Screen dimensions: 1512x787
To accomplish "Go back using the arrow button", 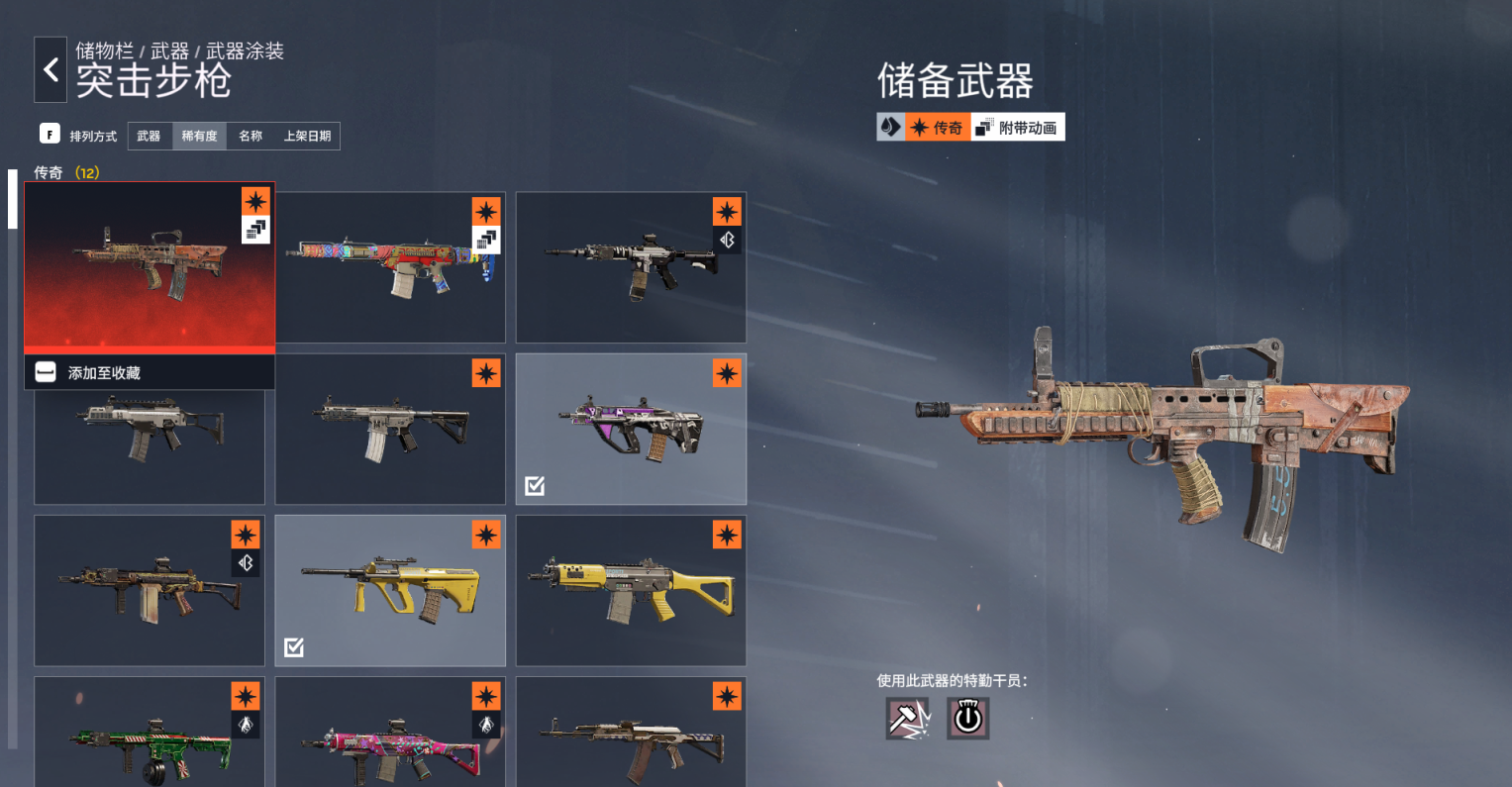I will [x=50, y=70].
